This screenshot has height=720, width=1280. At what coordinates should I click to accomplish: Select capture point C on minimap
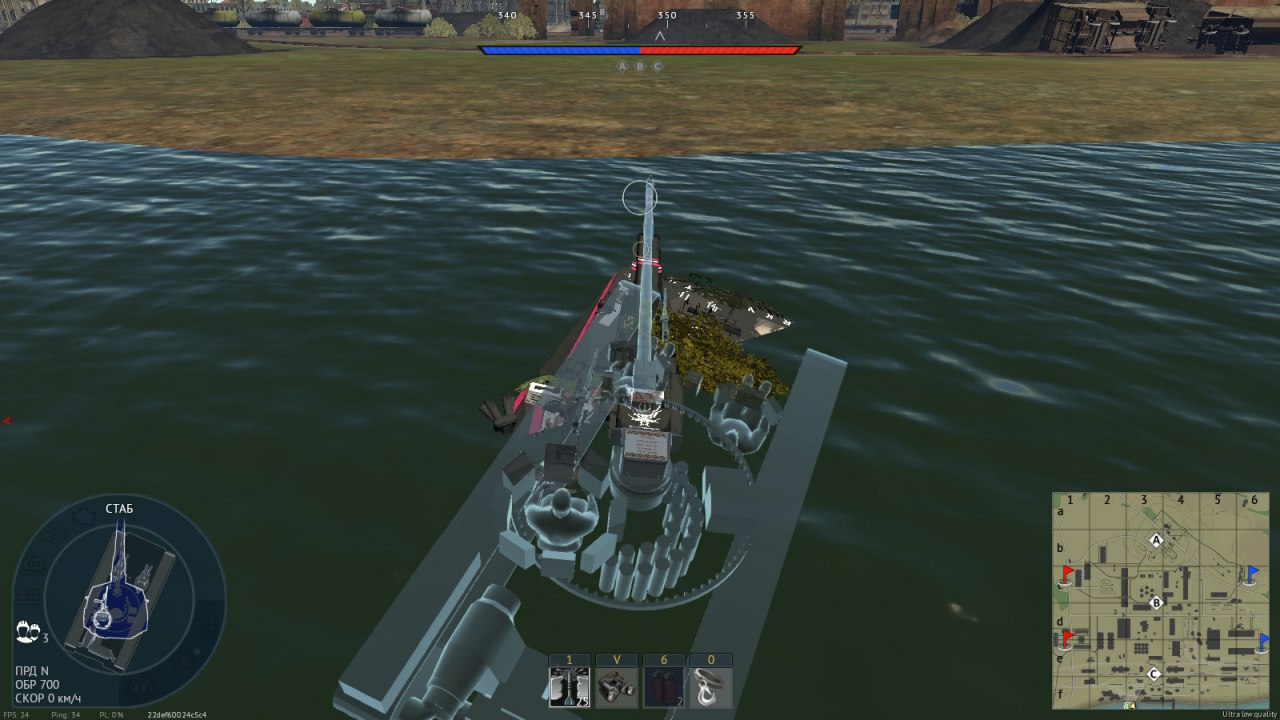pyautogui.click(x=1154, y=674)
